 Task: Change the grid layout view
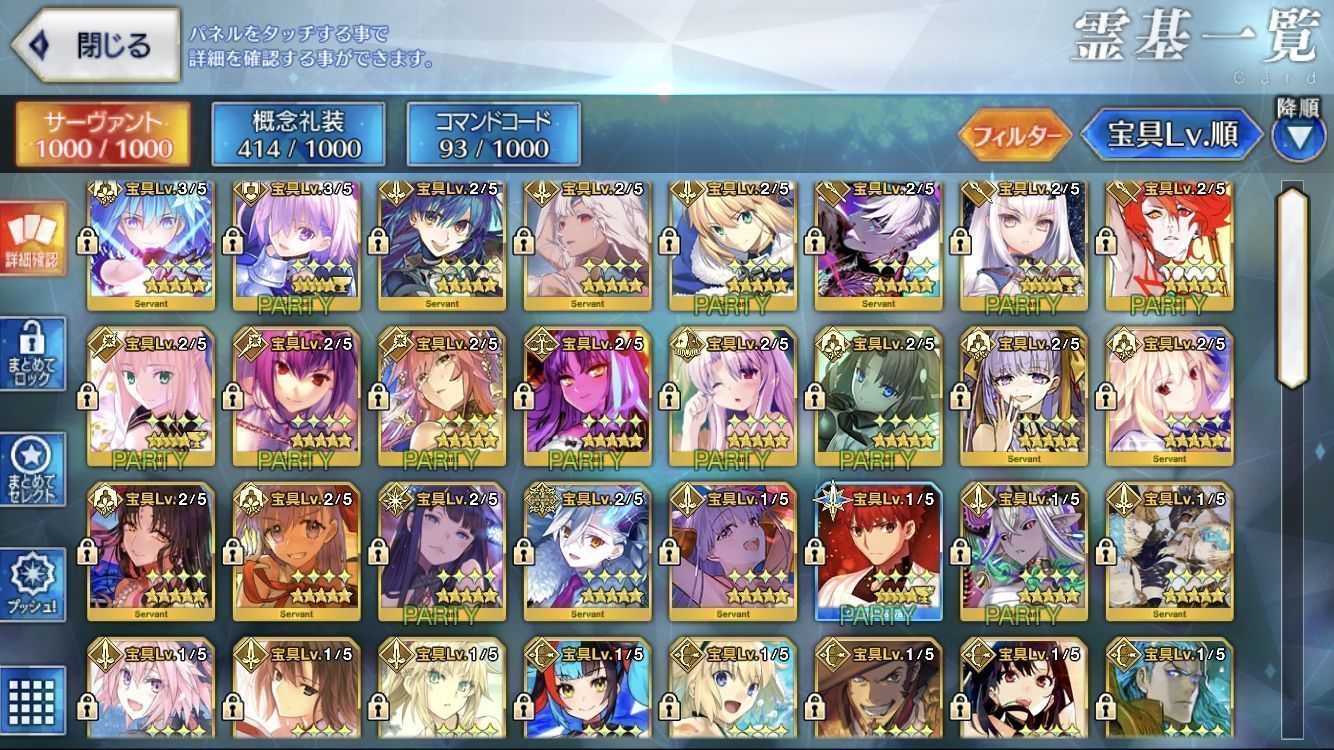click(33, 693)
